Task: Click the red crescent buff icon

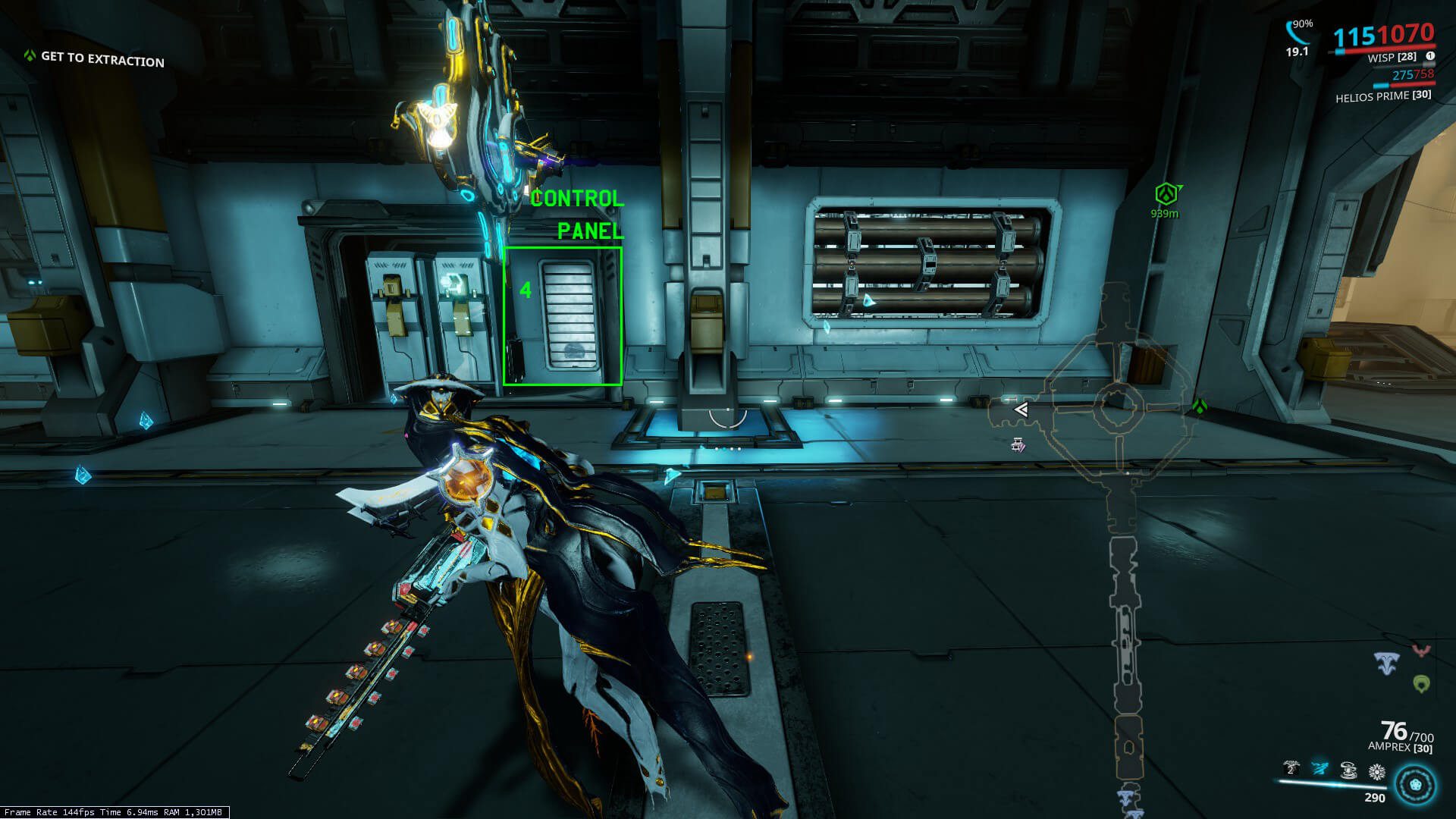Action: [x=1421, y=651]
